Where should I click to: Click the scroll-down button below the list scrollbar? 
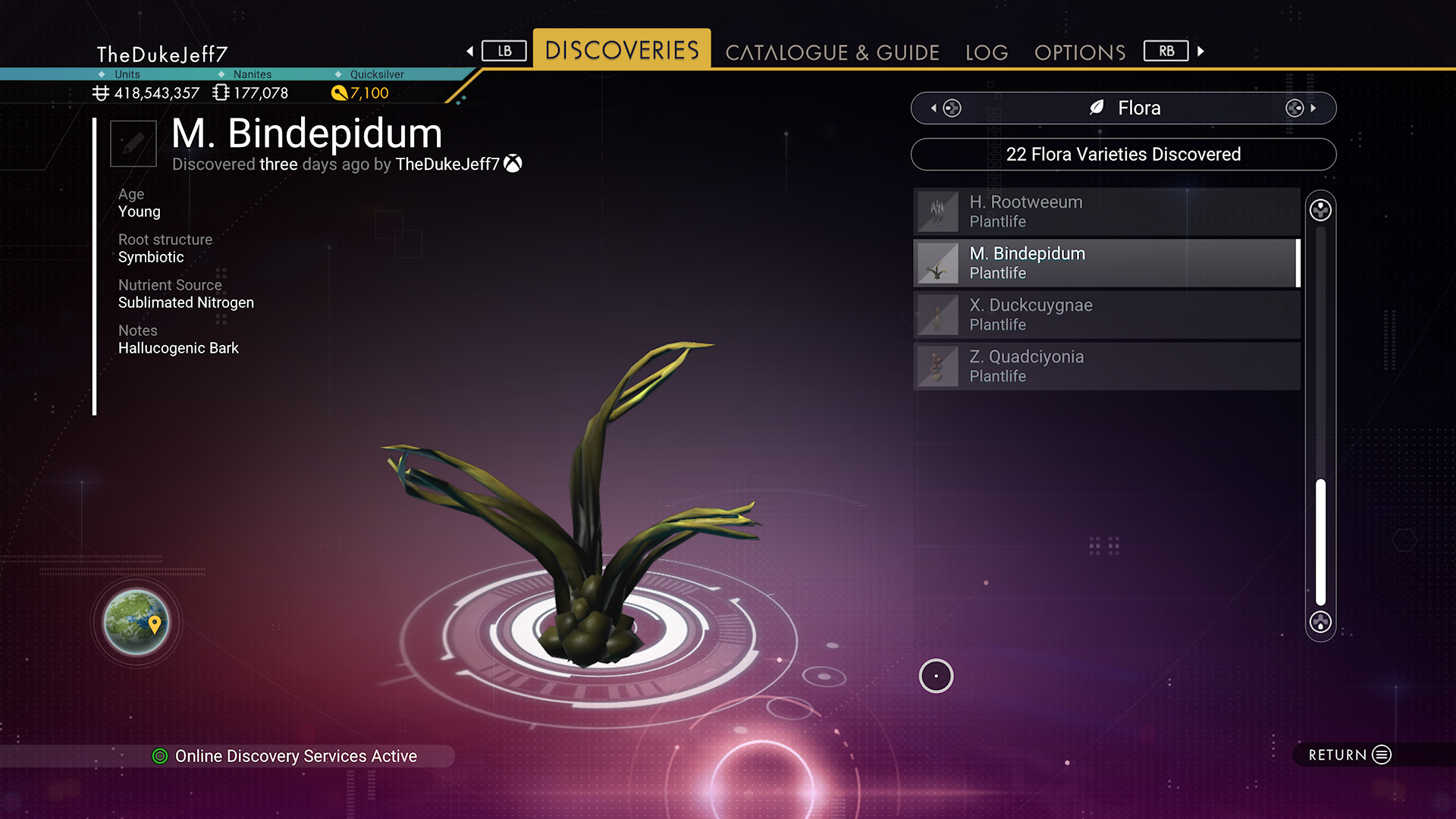pos(1320,623)
